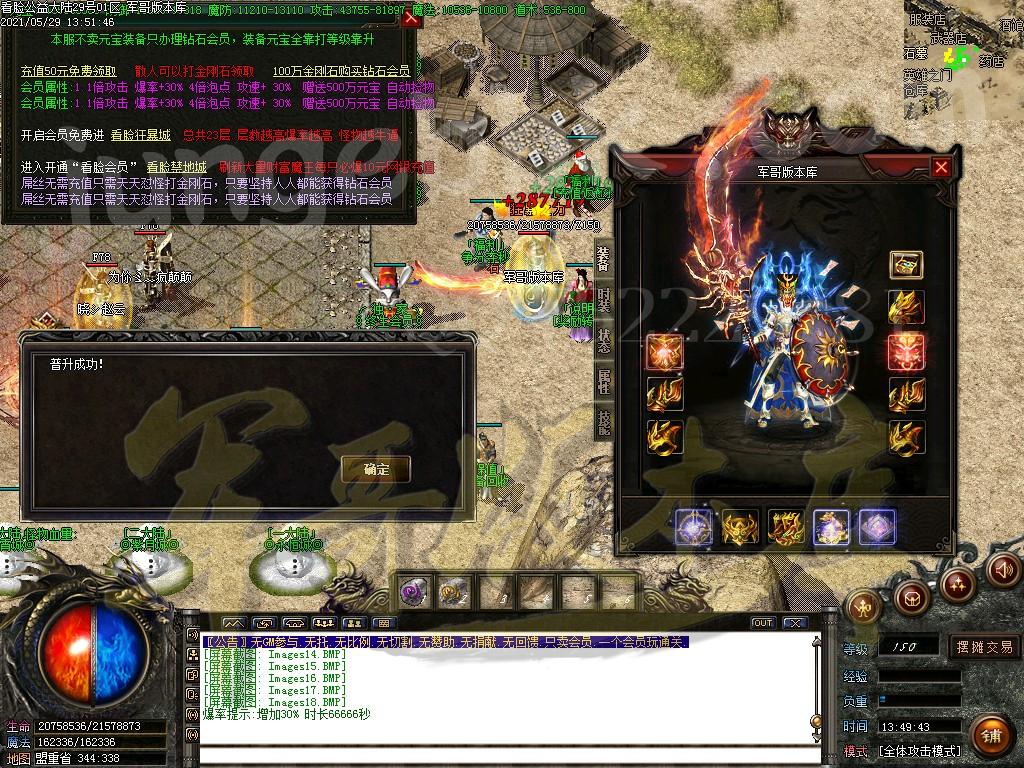The image size is (1024, 768).
Task: Open the round 铺 shop button
Action: click(990, 734)
